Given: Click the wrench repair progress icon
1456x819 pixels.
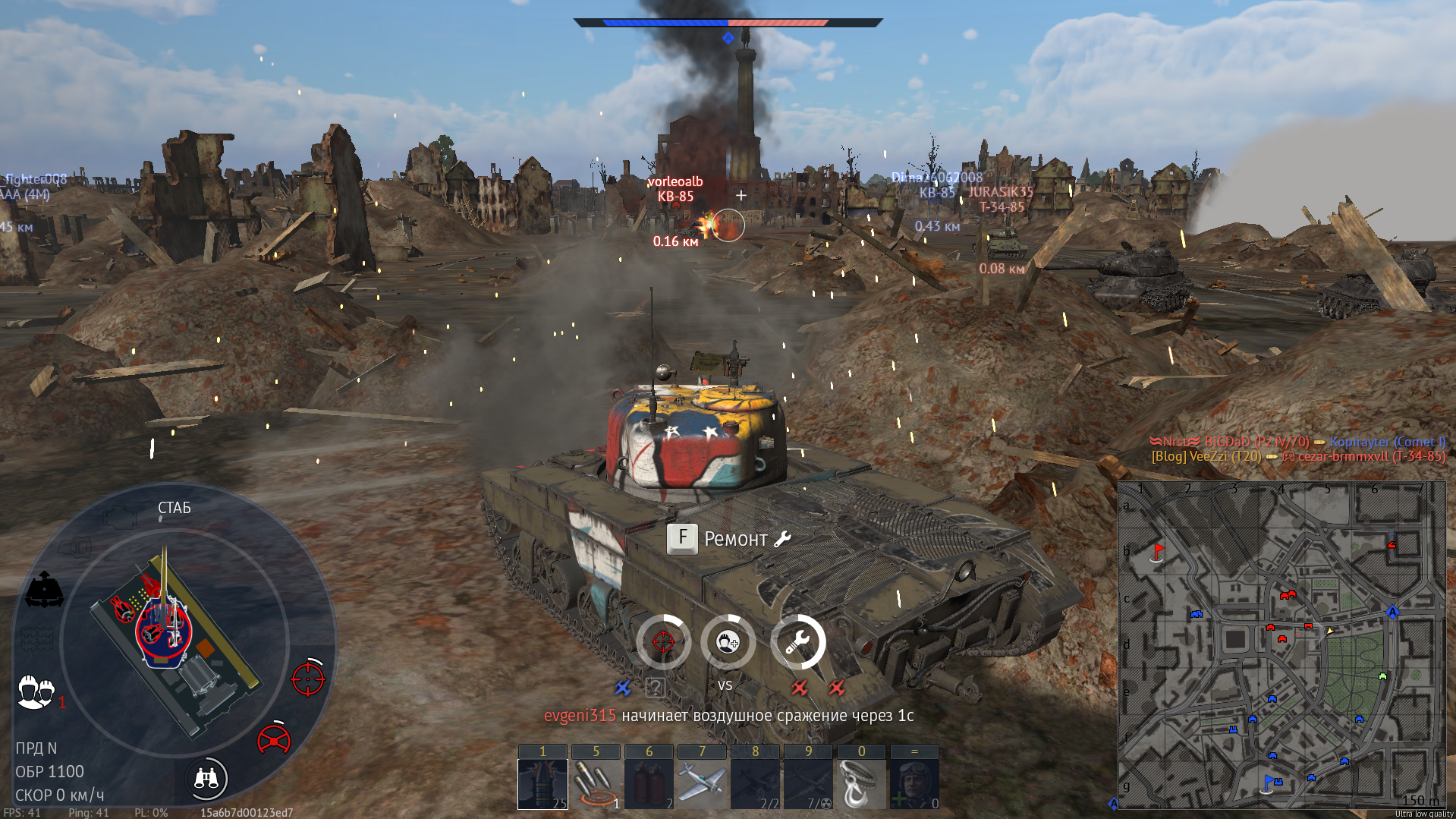Looking at the screenshot, I should point(797,642).
